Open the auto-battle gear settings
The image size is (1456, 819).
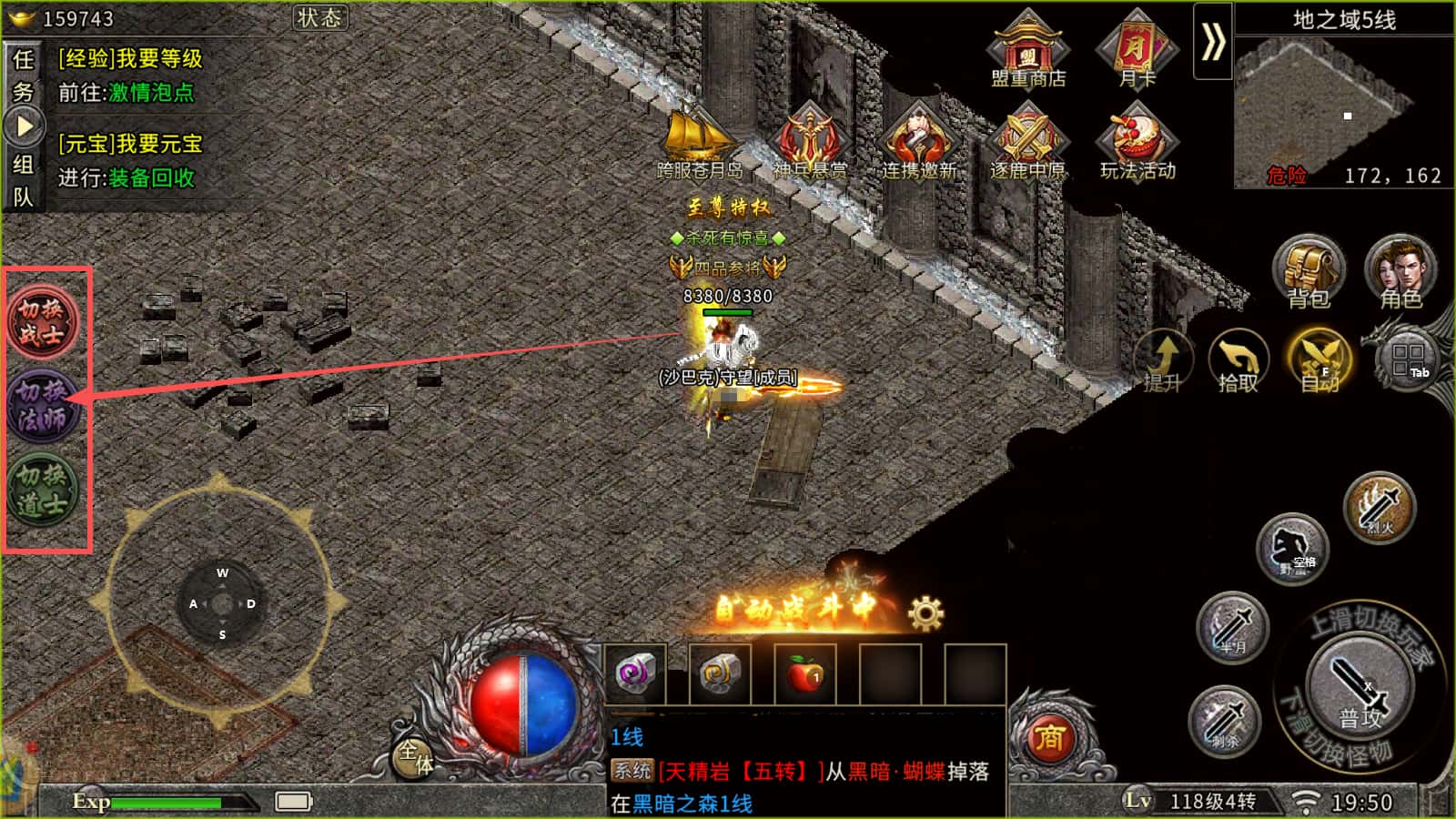(x=925, y=614)
